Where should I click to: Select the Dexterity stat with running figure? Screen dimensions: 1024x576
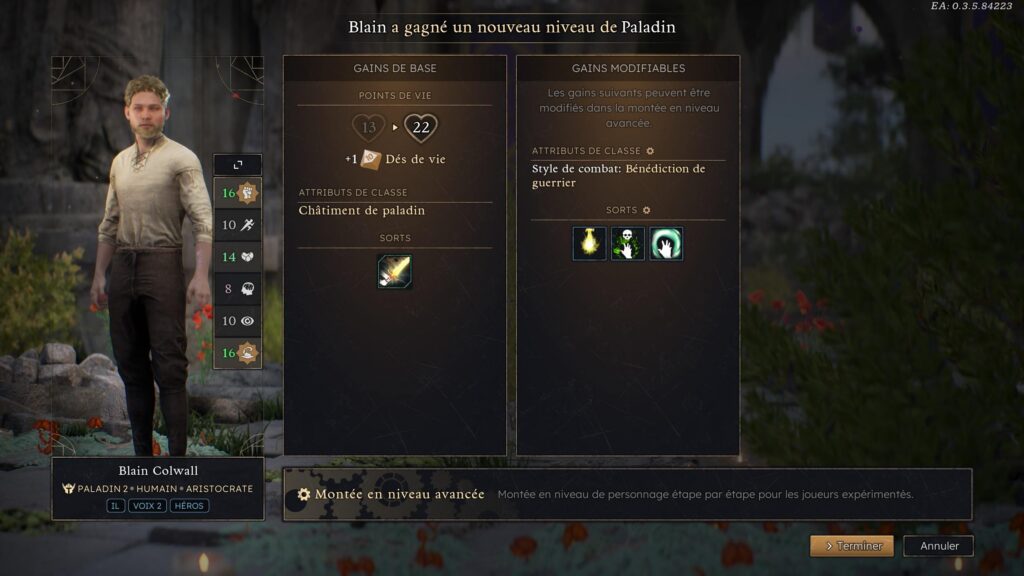[238, 225]
